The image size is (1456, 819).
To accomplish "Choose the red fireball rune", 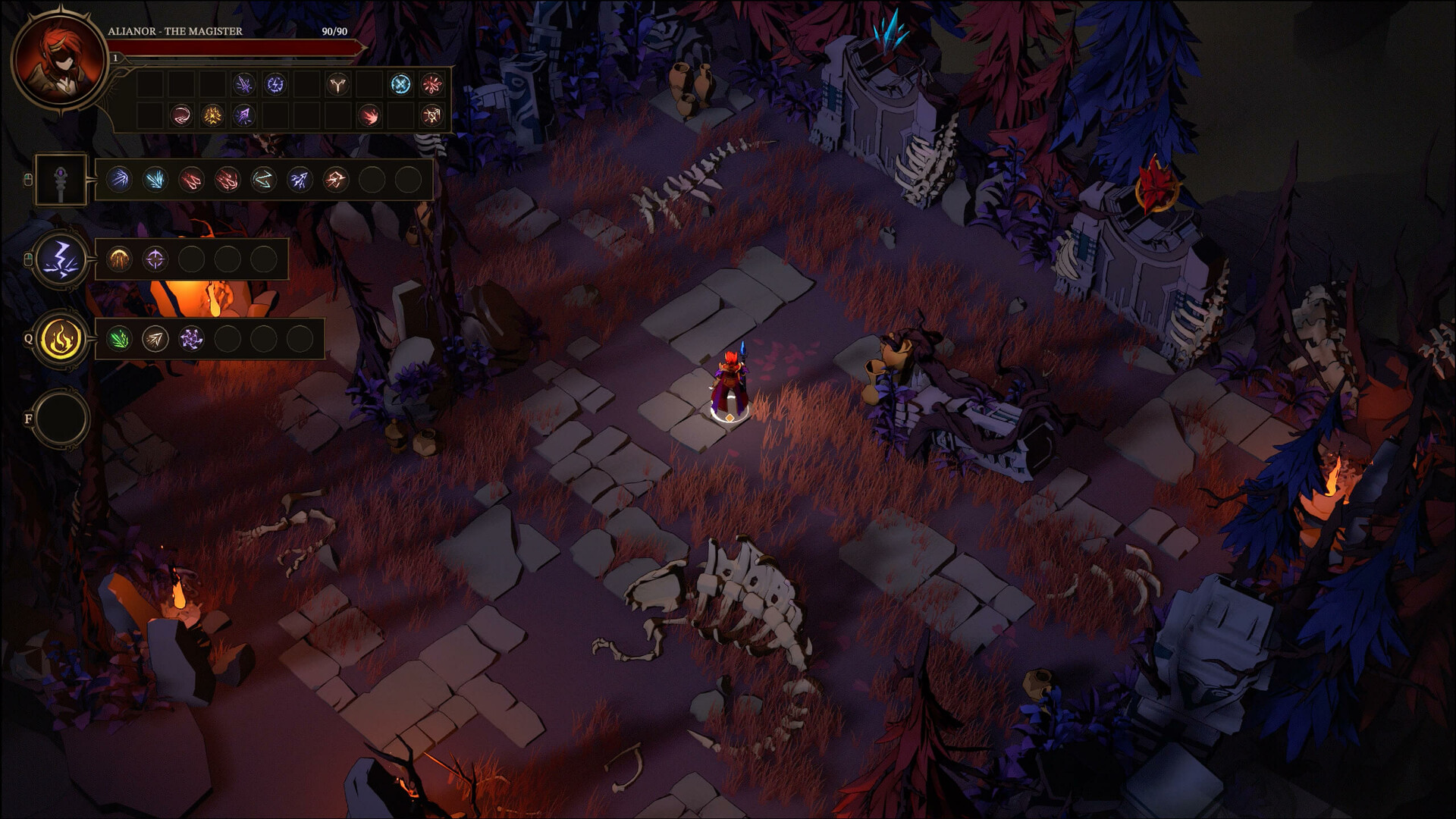I will (x=369, y=115).
